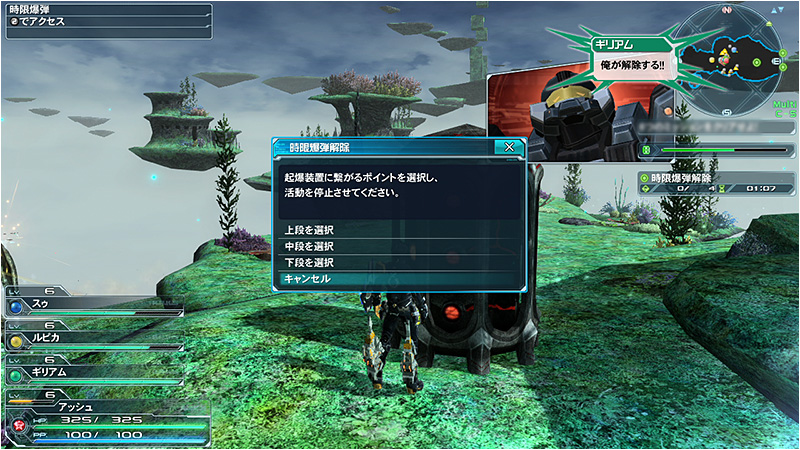Image resolution: width=800 pixels, height=450 pixels.
Task: Click the キャンセル option
Action: pyautogui.click(x=398, y=278)
